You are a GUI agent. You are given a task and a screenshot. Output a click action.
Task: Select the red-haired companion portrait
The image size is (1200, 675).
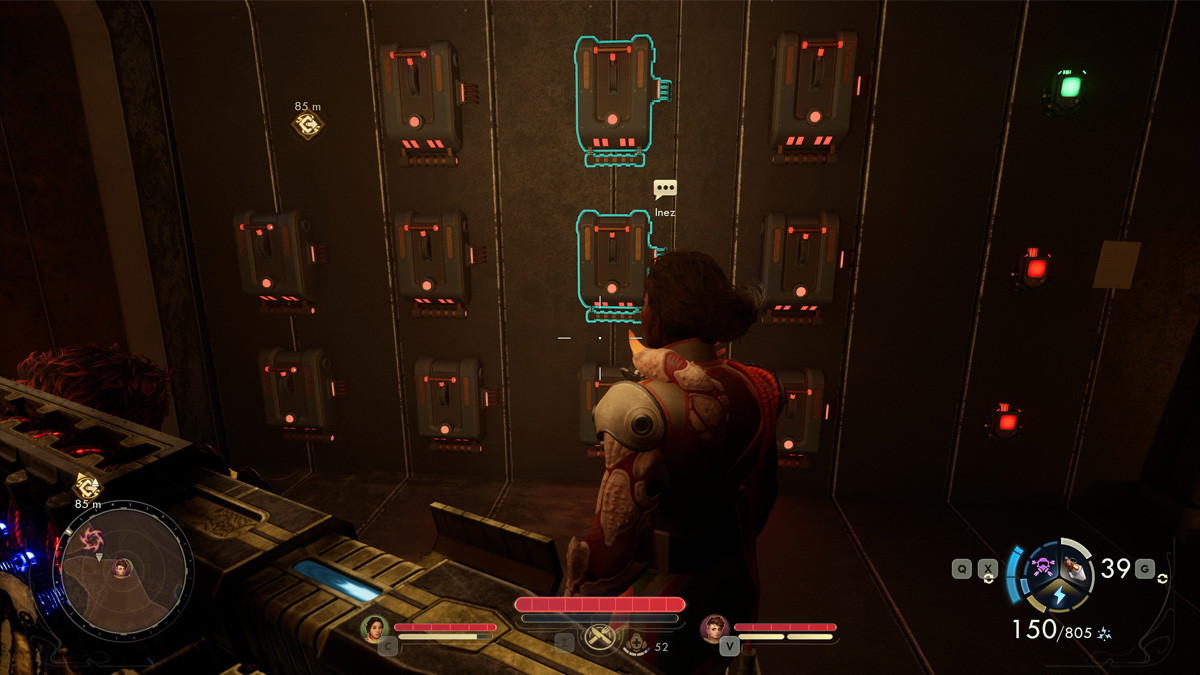tap(714, 628)
